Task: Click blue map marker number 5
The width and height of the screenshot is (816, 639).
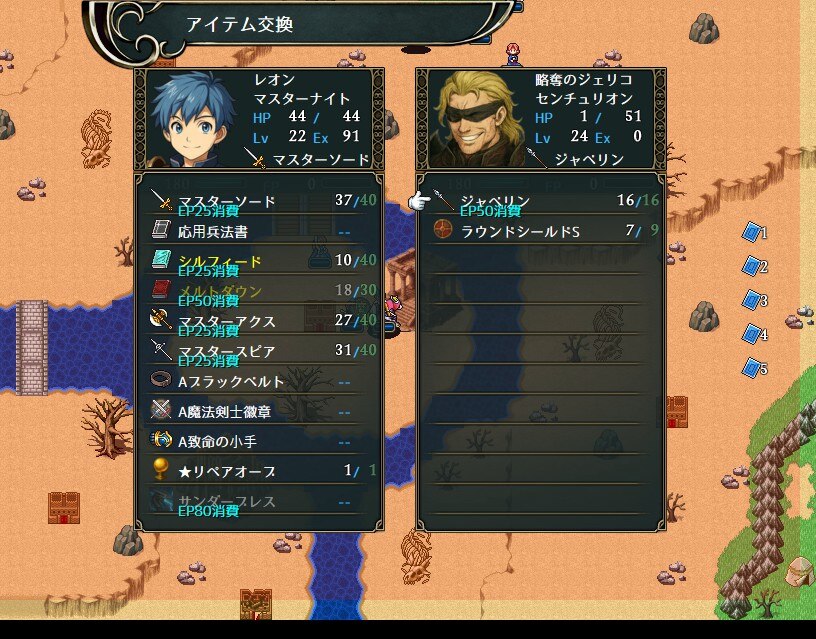Action: [752, 368]
